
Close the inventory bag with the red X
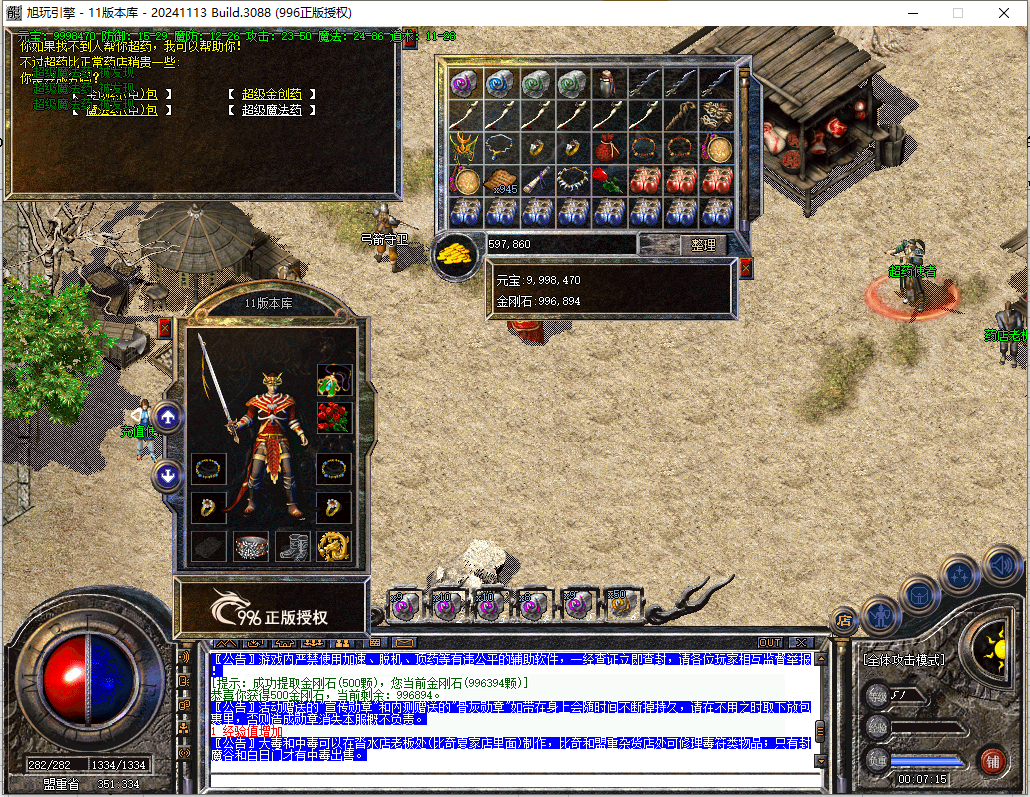745,267
